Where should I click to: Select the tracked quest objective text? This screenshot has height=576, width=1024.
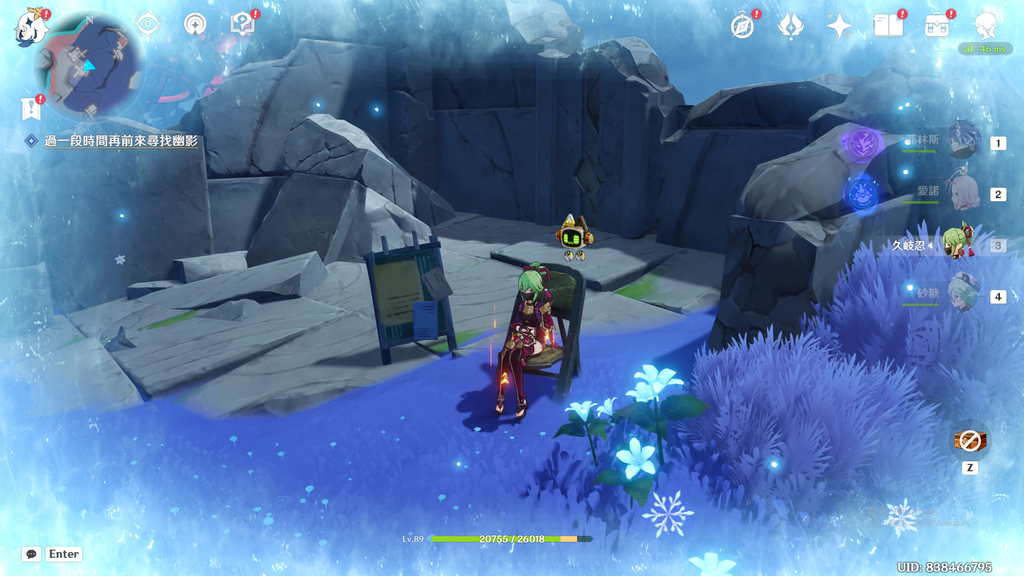(x=120, y=142)
